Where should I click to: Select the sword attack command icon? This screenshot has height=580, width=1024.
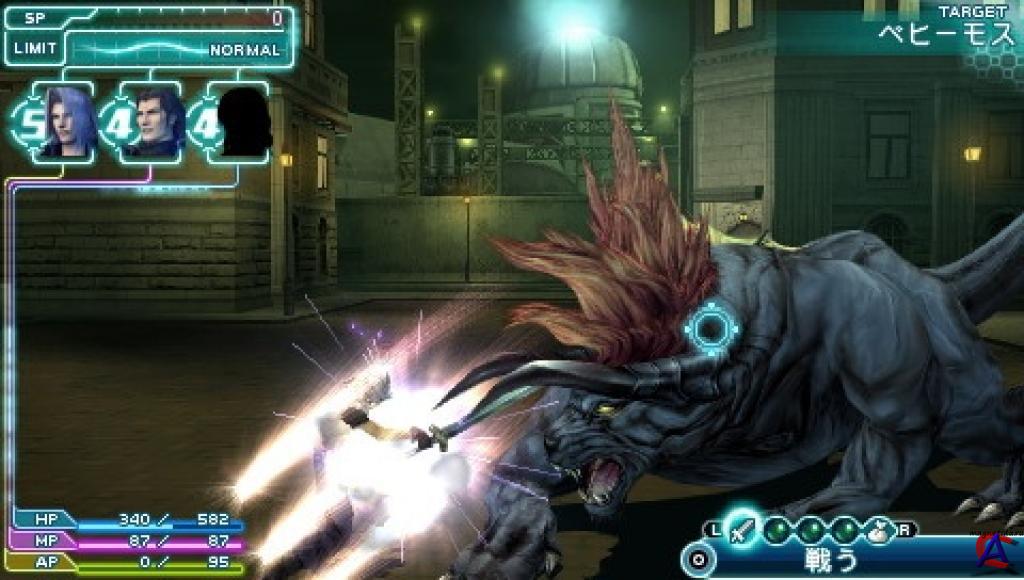(742, 527)
